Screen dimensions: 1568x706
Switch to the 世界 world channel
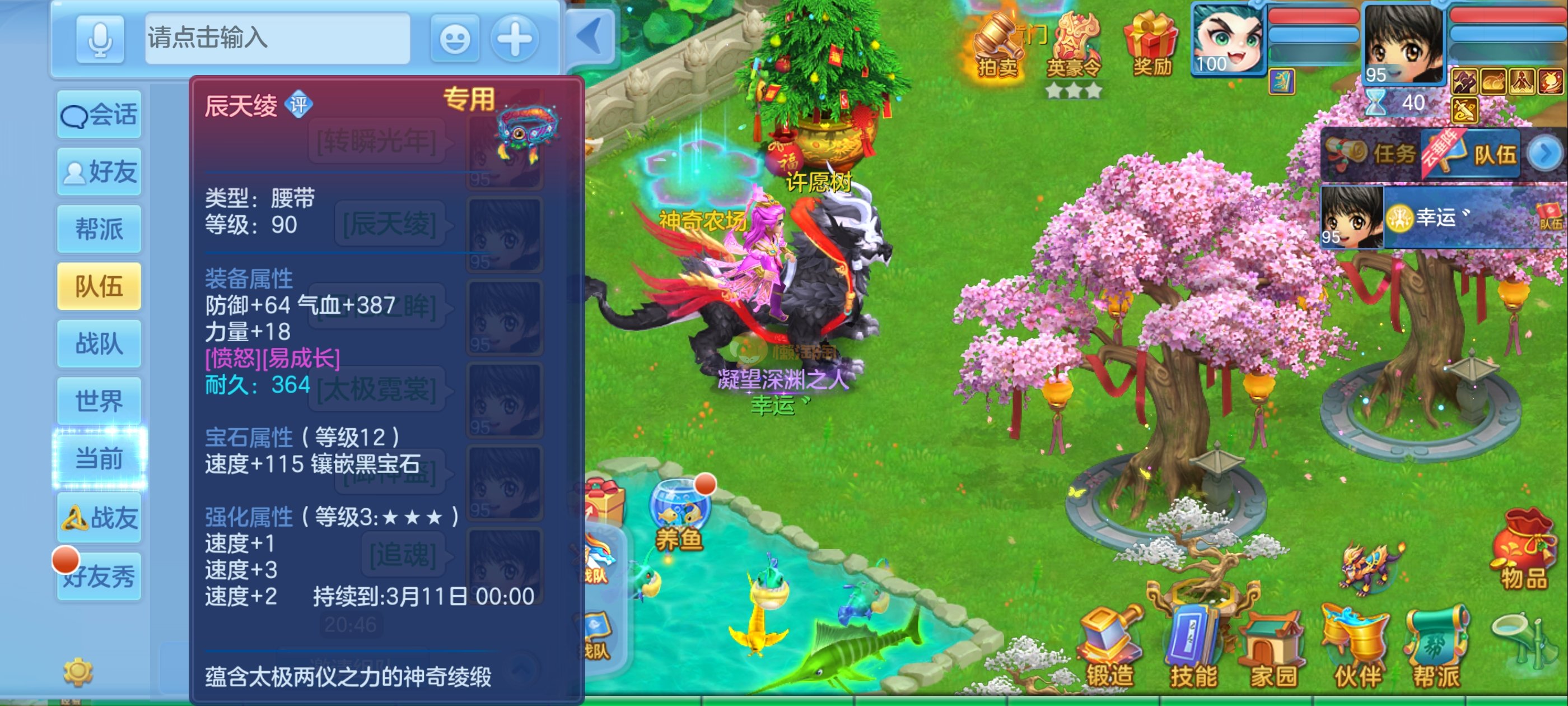(x=99, y=401)
